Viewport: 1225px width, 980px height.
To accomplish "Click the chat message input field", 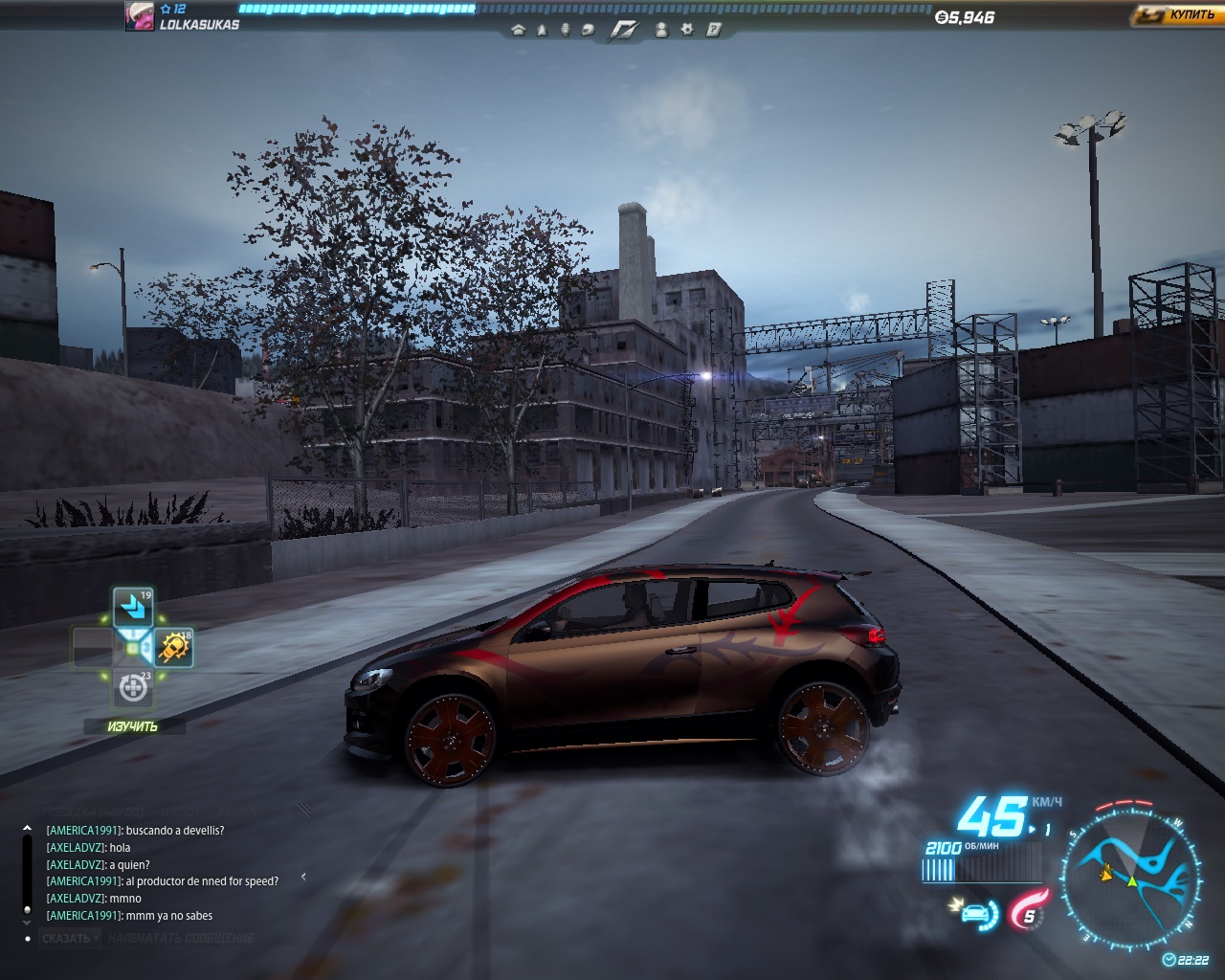I will tap(182, 938).
